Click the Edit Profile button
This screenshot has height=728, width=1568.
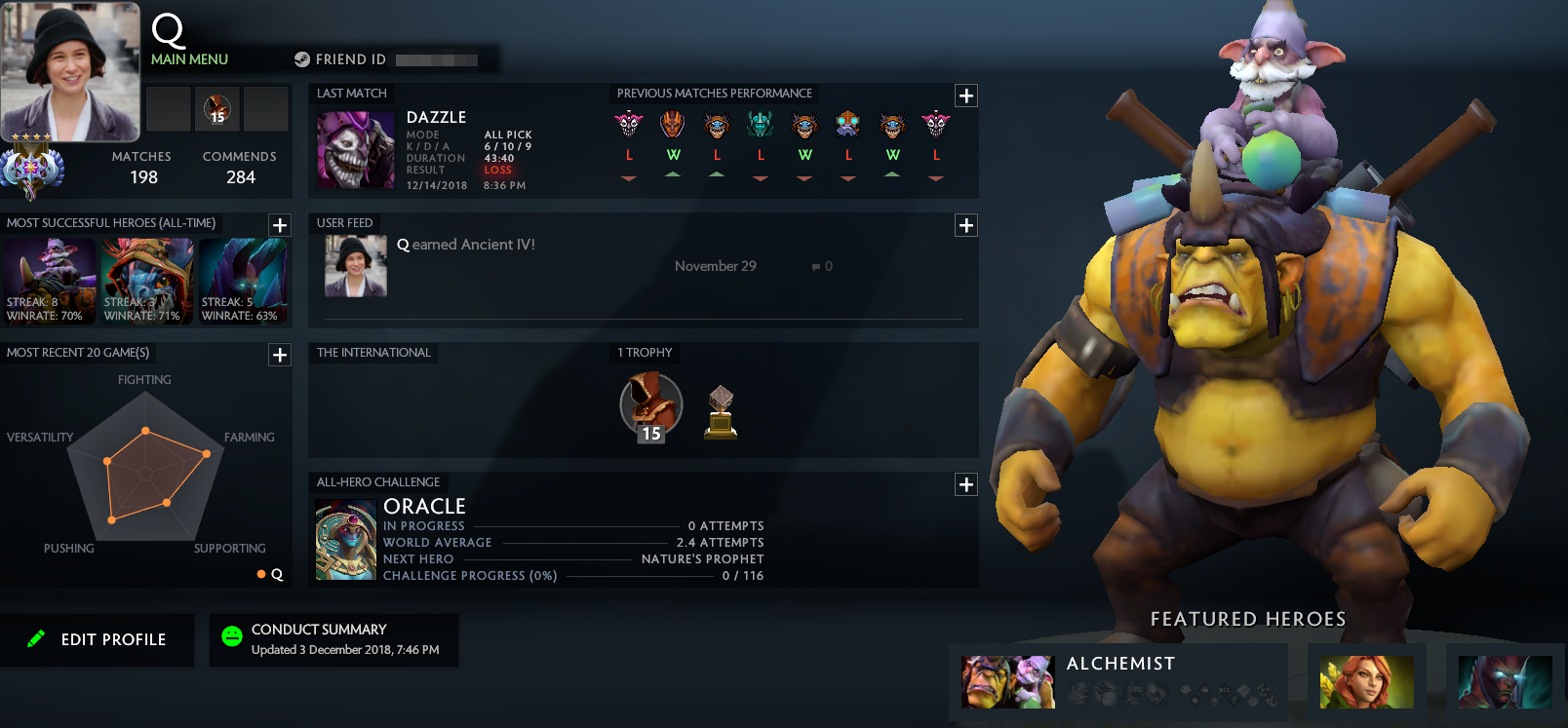coord(98,639)
